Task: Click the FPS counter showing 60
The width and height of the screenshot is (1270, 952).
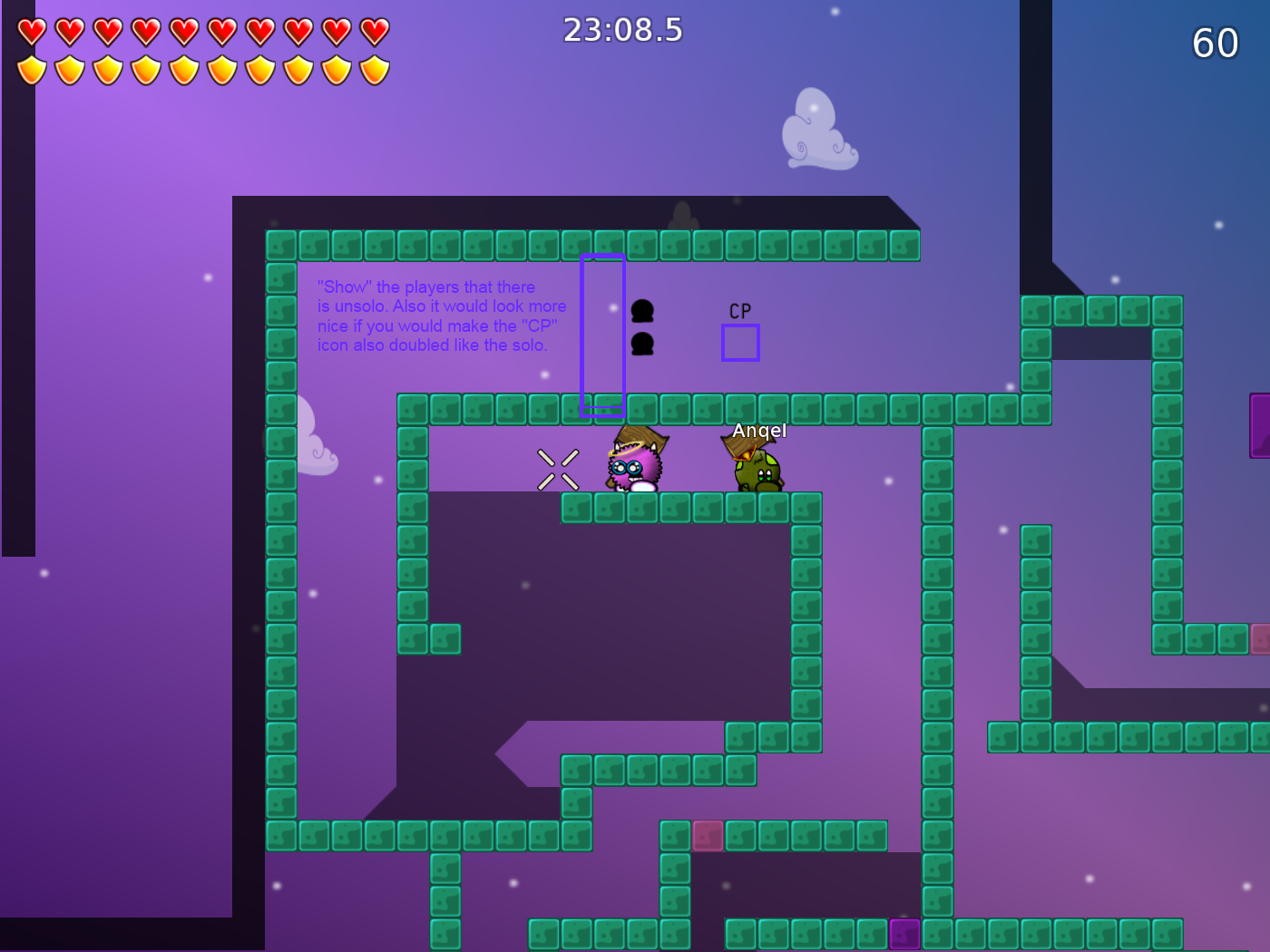Action: pos(1216,44)
